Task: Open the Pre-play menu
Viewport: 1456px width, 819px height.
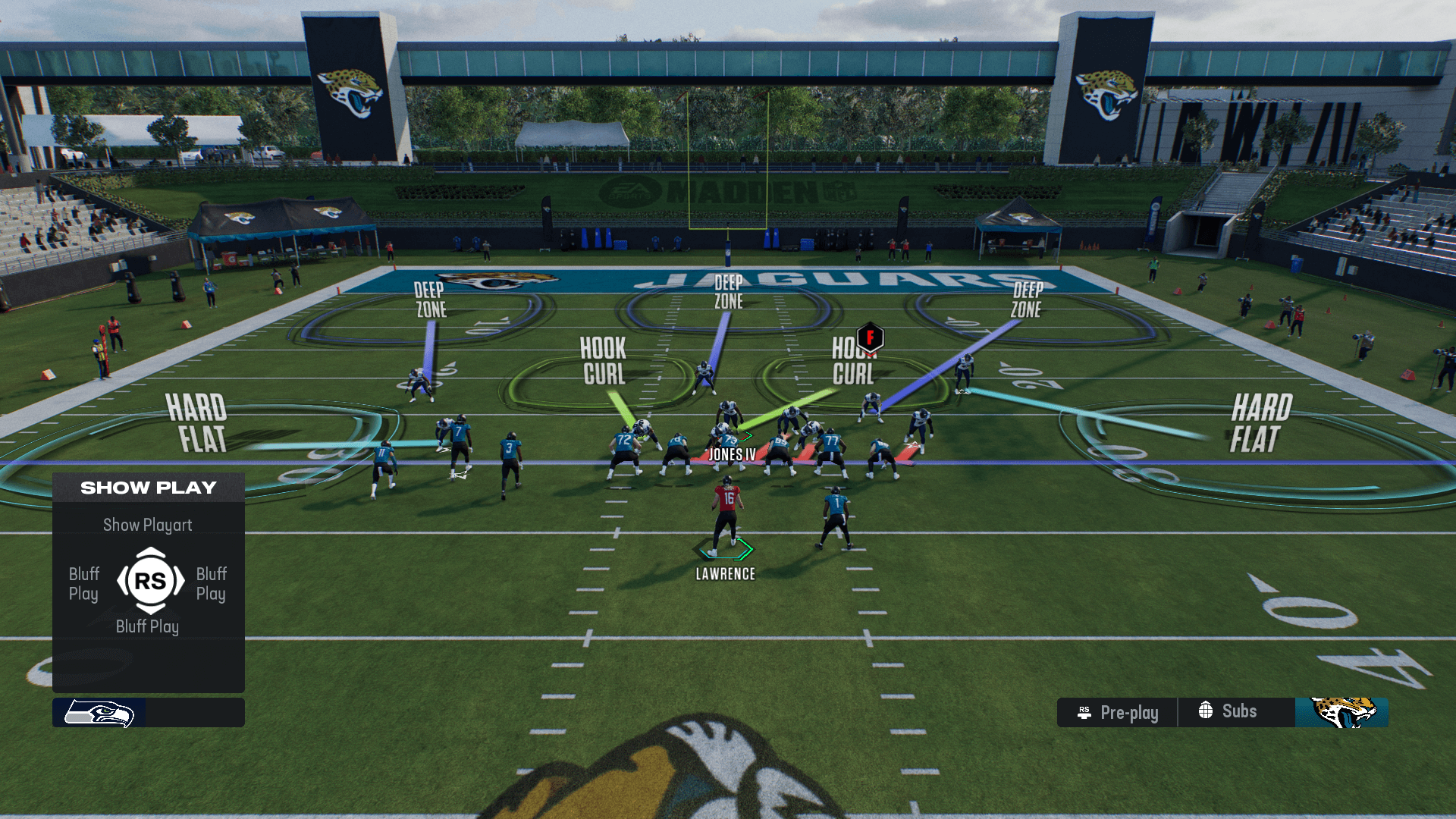Action: click(1118, 713)
